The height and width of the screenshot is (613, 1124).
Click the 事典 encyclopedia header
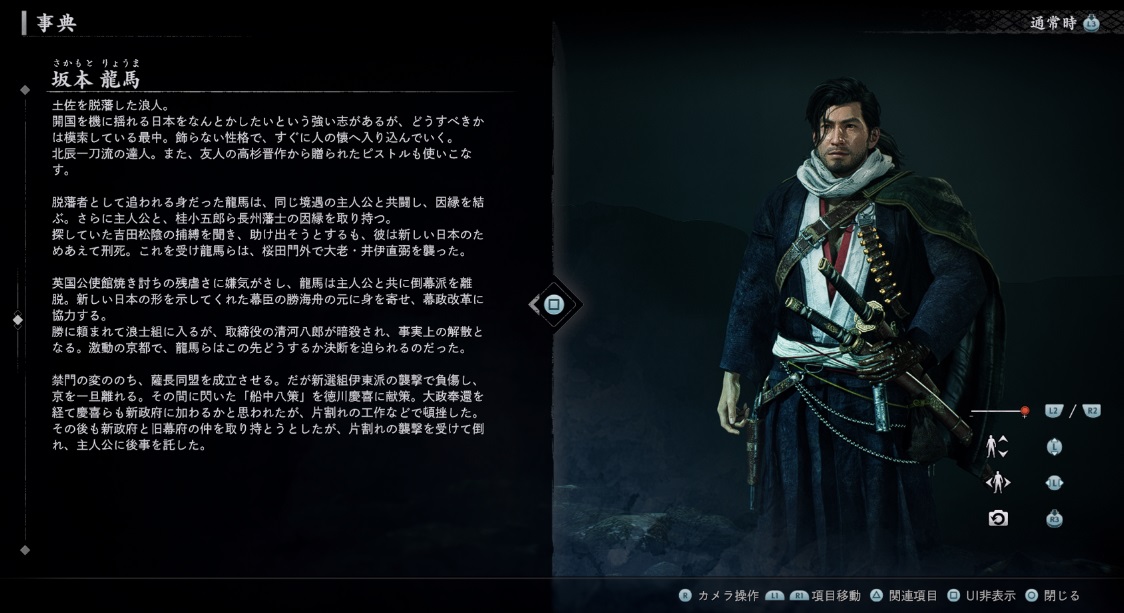tap(56, 23)
